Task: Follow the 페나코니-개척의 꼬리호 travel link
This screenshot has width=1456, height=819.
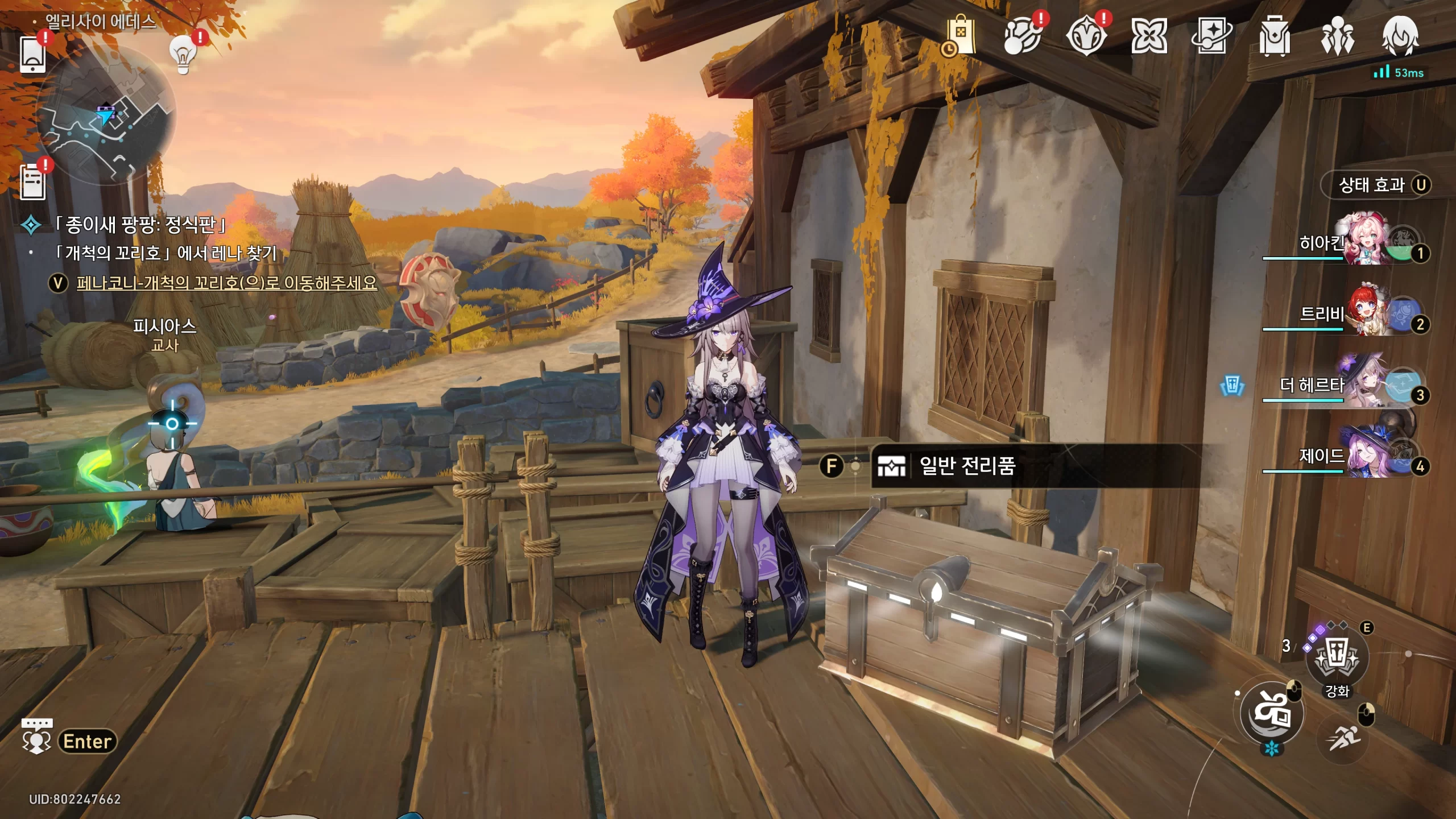Action: 226,283
